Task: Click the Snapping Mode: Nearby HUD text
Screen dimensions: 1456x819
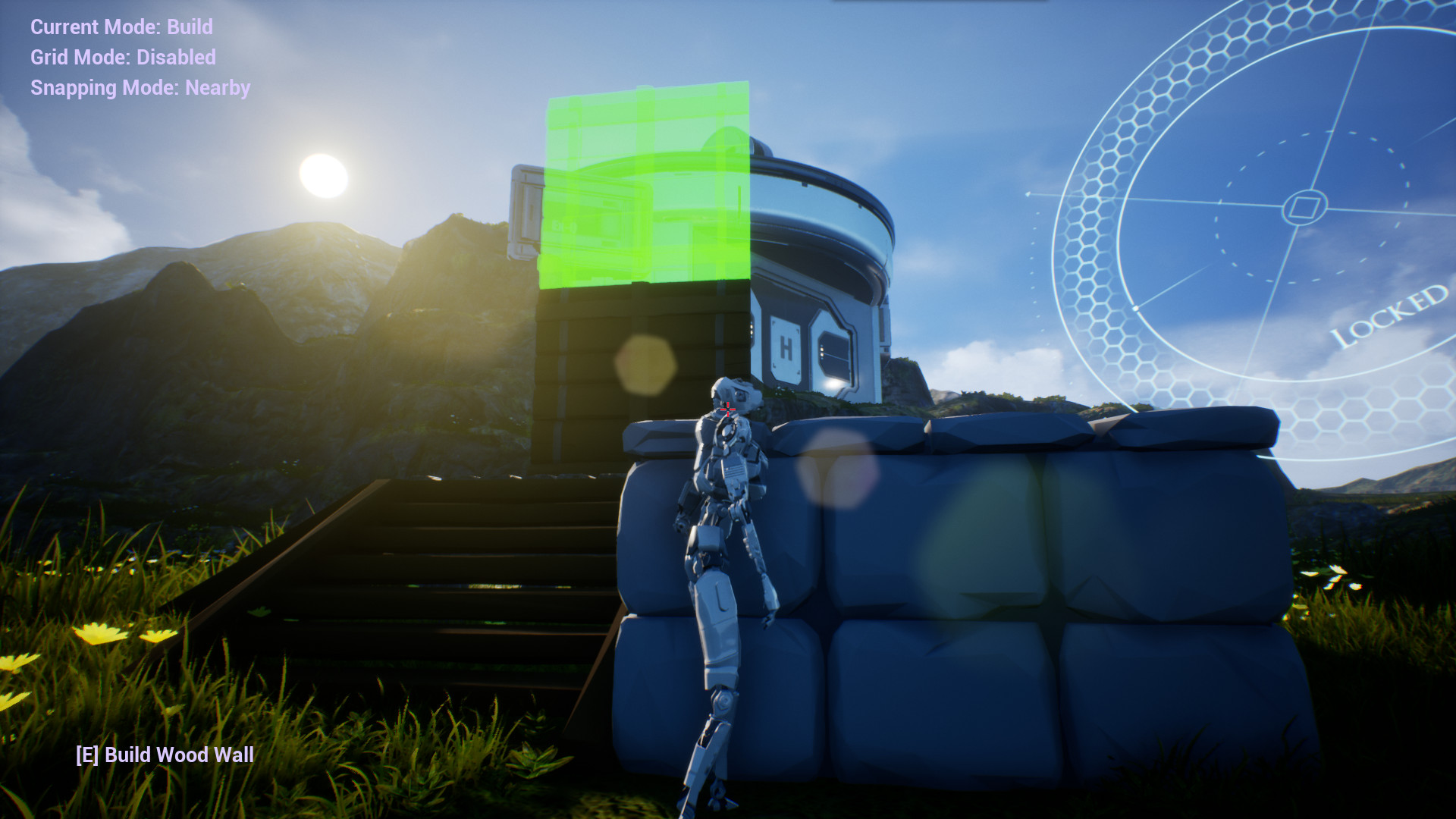Action: point(140,87)
